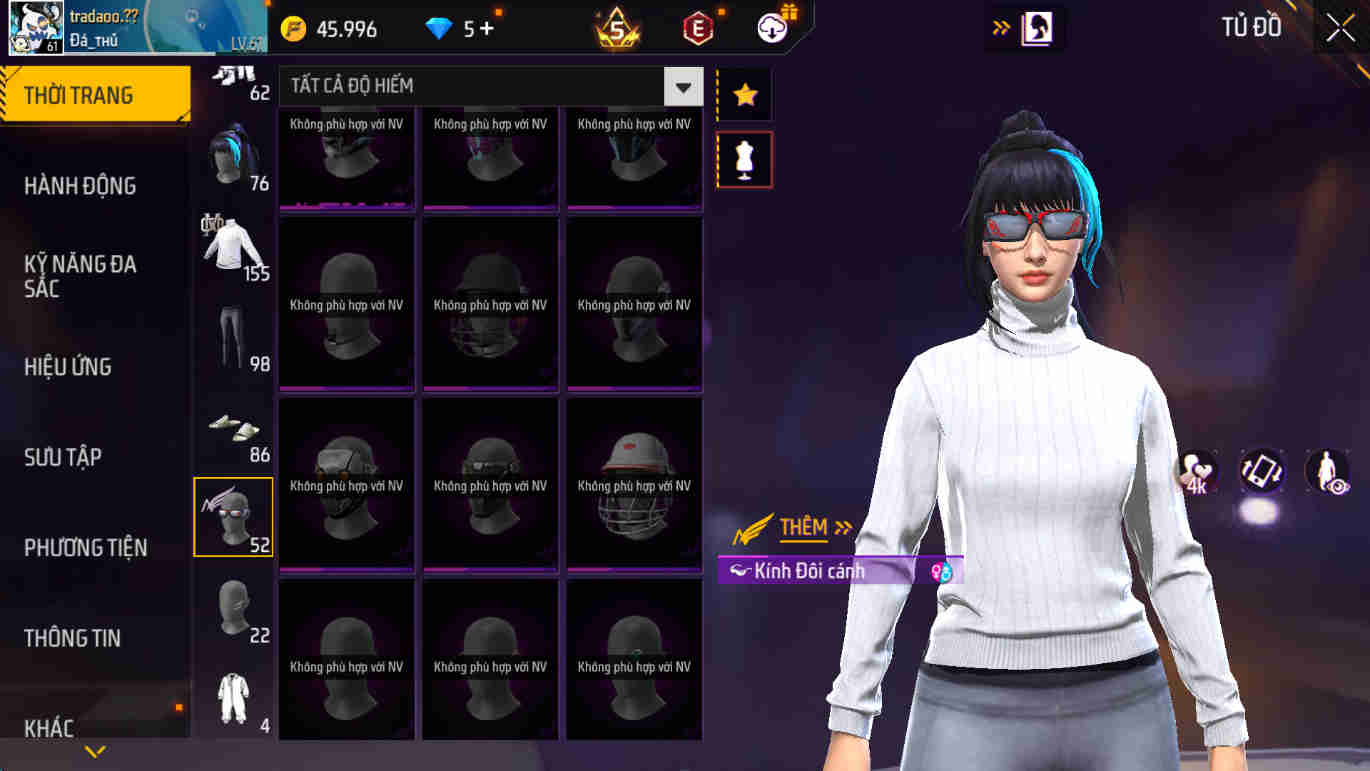The height and width of the screenshot is (771, 1370).
Task: Click the THÊM link above equipped item
Action: point(802,524)
